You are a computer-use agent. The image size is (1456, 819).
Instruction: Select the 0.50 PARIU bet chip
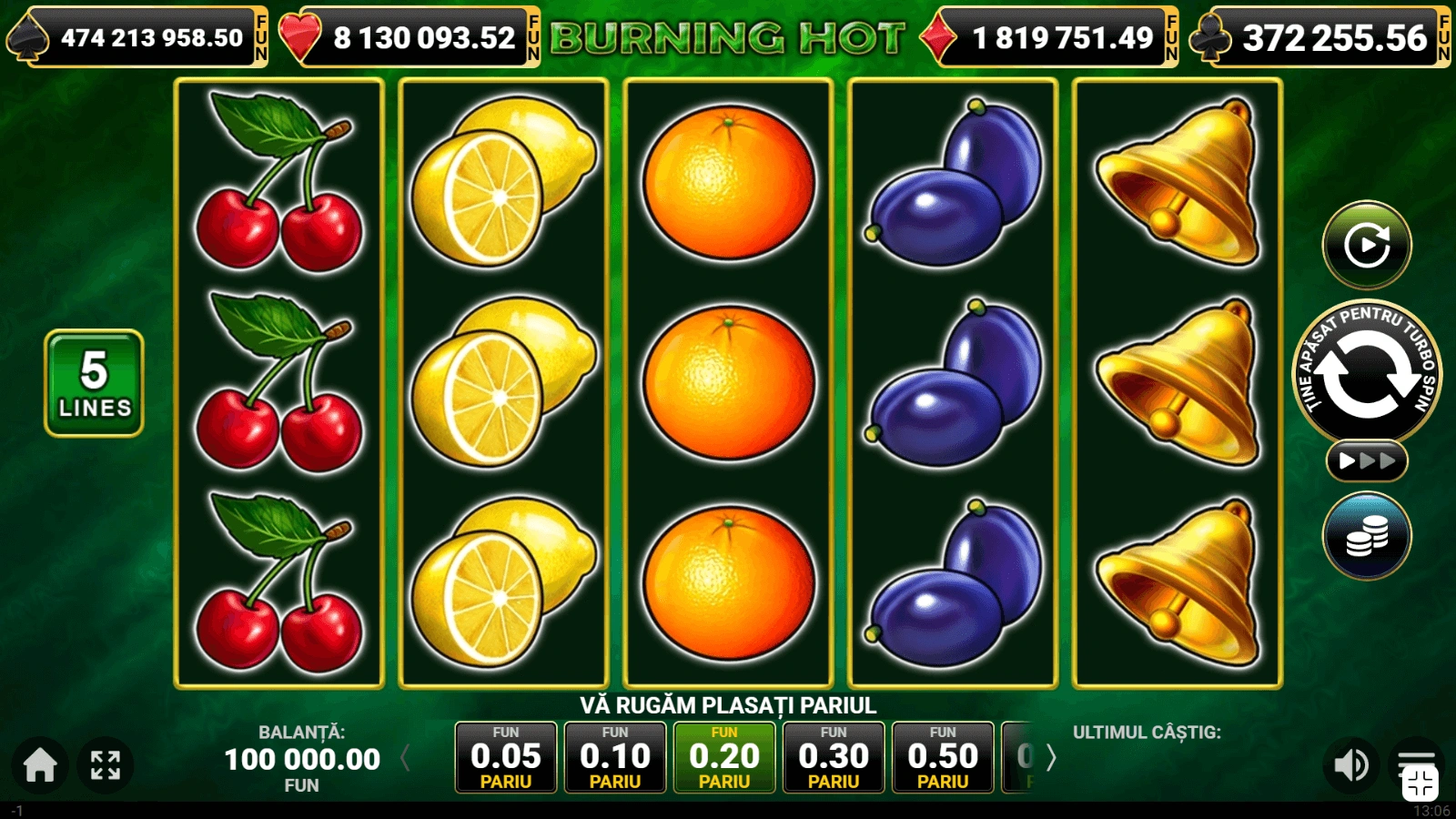coord(943,758)
